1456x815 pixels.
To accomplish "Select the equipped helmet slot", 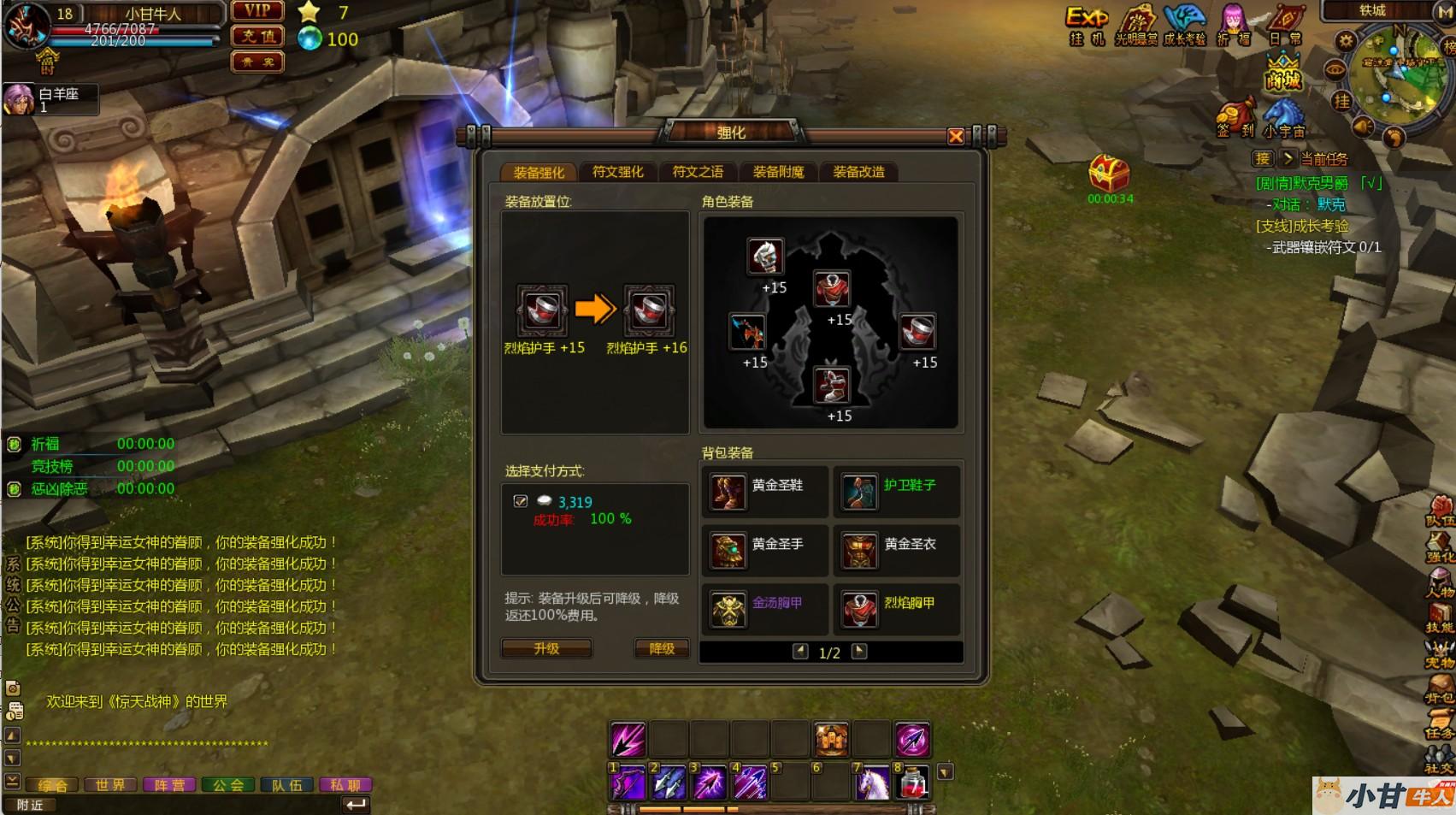I will (x=765, y=256).
